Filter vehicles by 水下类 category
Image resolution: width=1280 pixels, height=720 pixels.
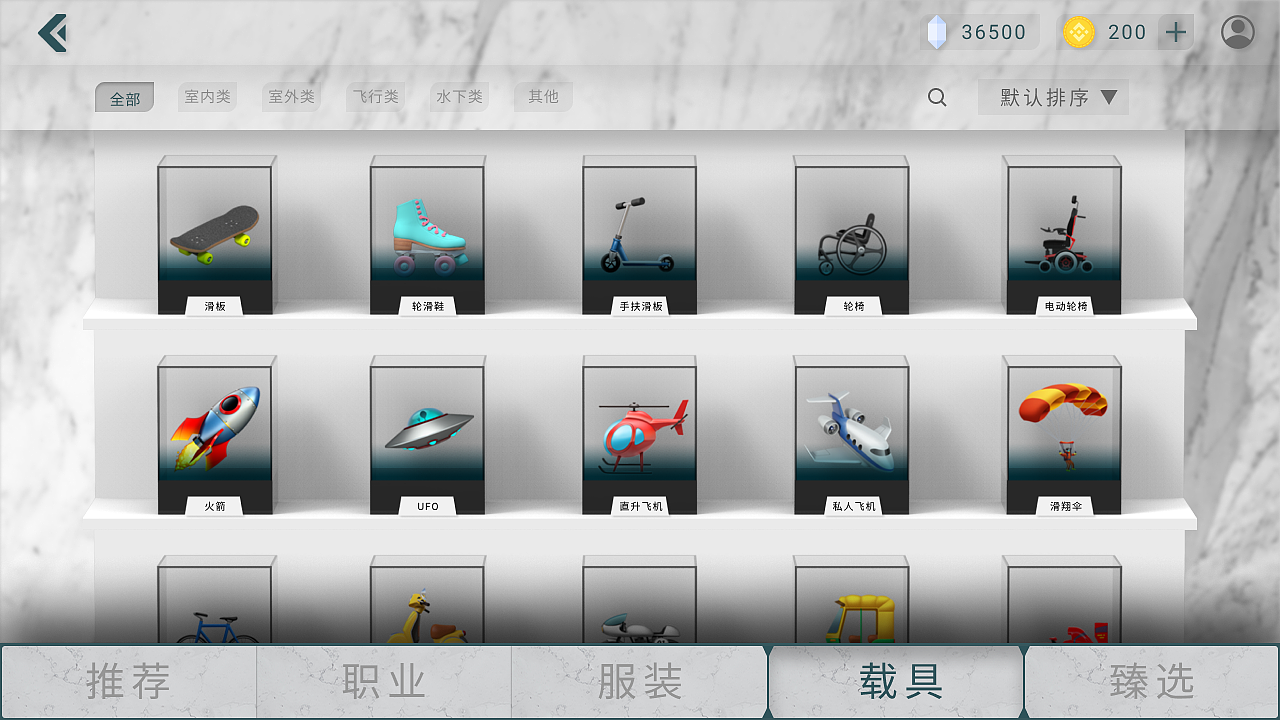459,96
